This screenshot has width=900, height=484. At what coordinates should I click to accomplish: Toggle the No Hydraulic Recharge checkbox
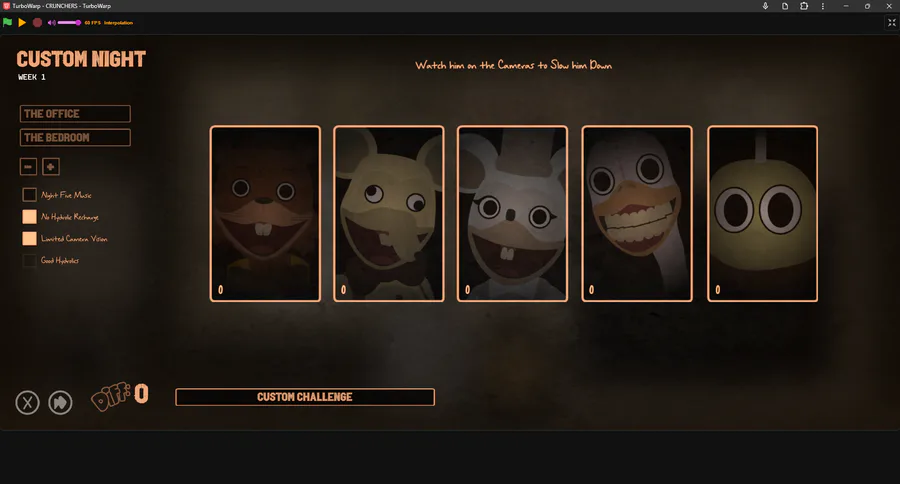tap(30, 217)
